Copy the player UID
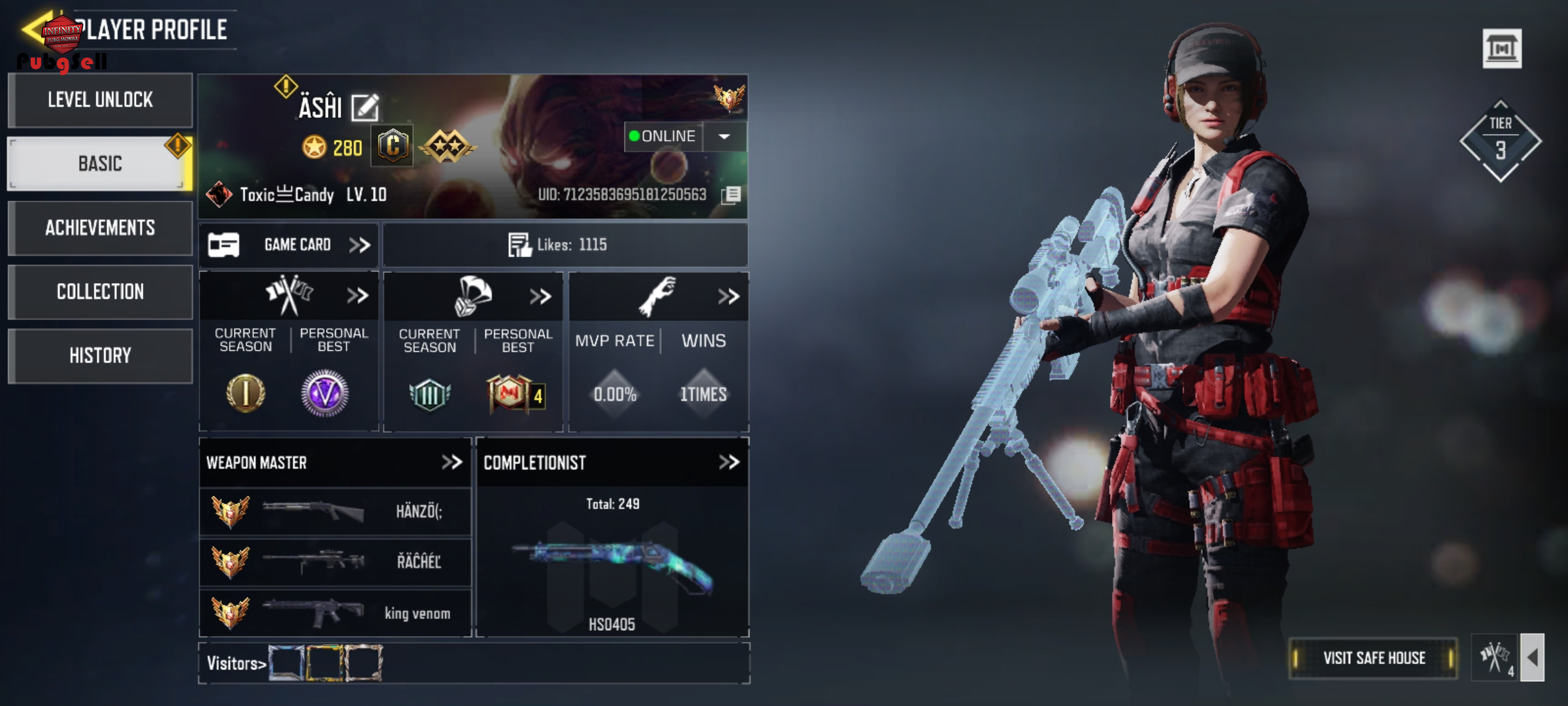The width and height of the screenshot is (1568, 706). pyautogui.click(x=731, y=195)
